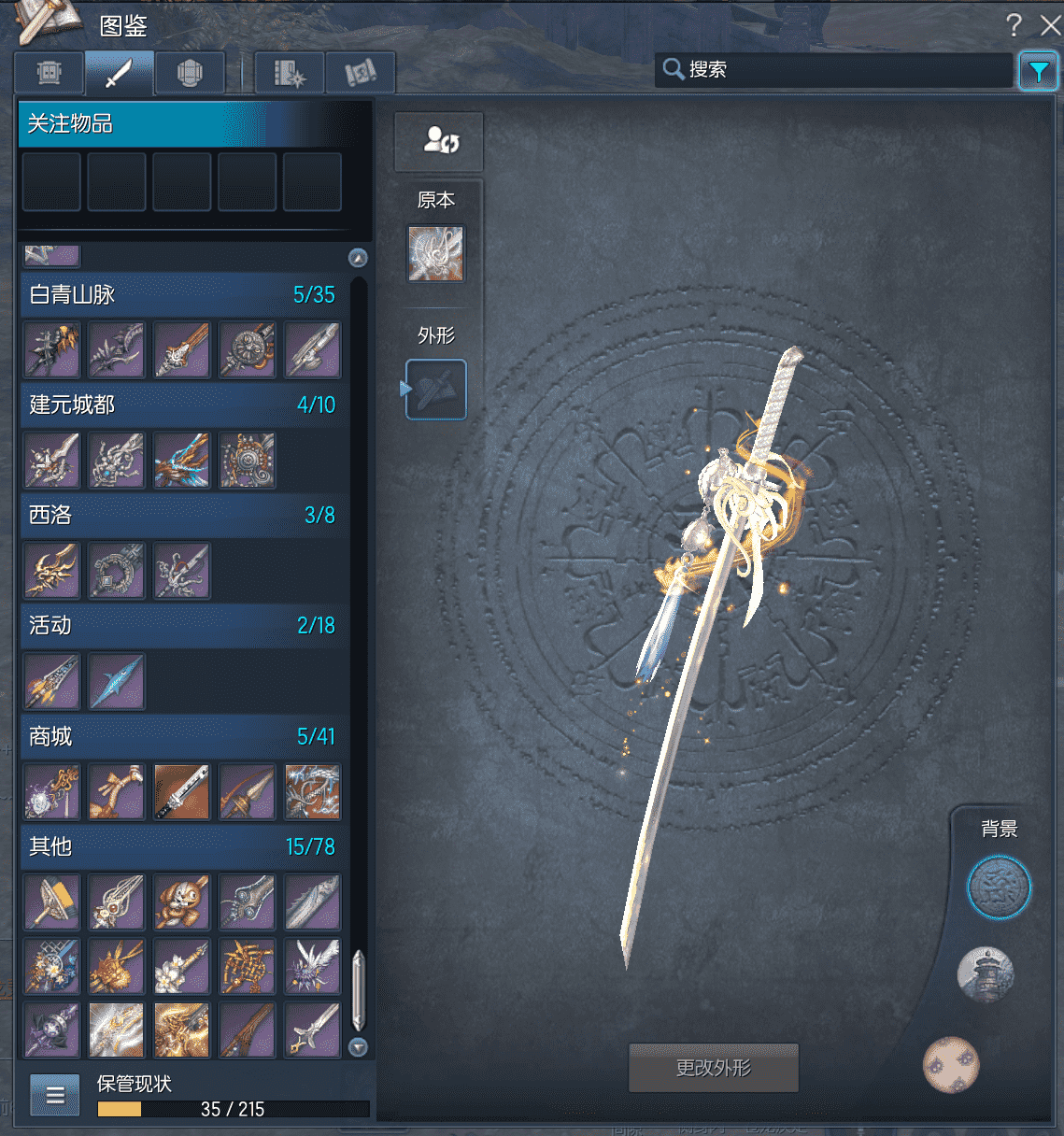This screenshot has width=1064, height=1136.
Task: Choose the pagoda tower background
Action: 986,974
